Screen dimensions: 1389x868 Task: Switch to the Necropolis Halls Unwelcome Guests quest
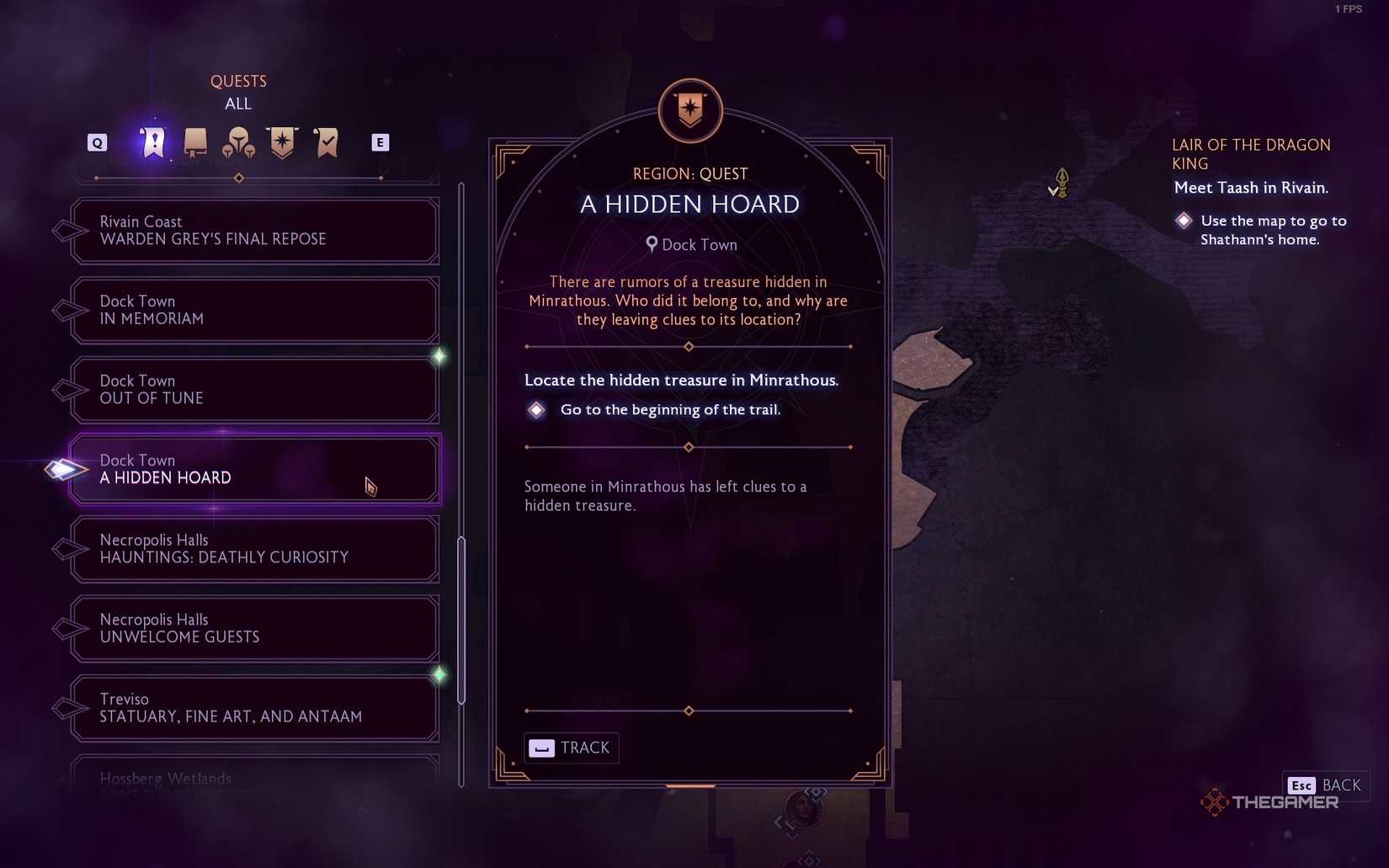coord(253,628)
